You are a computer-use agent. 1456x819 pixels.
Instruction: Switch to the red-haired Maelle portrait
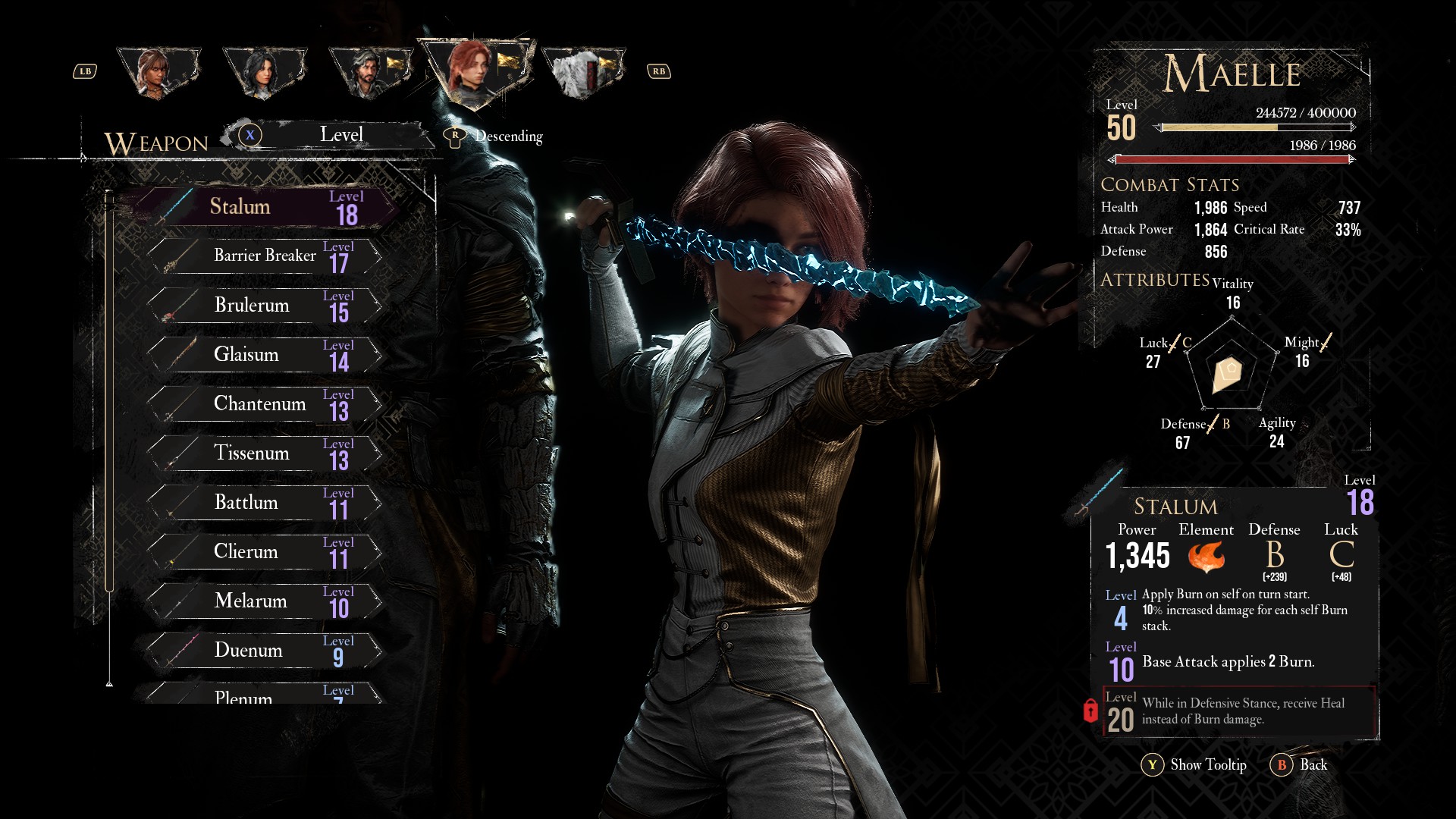click(475, 72)
